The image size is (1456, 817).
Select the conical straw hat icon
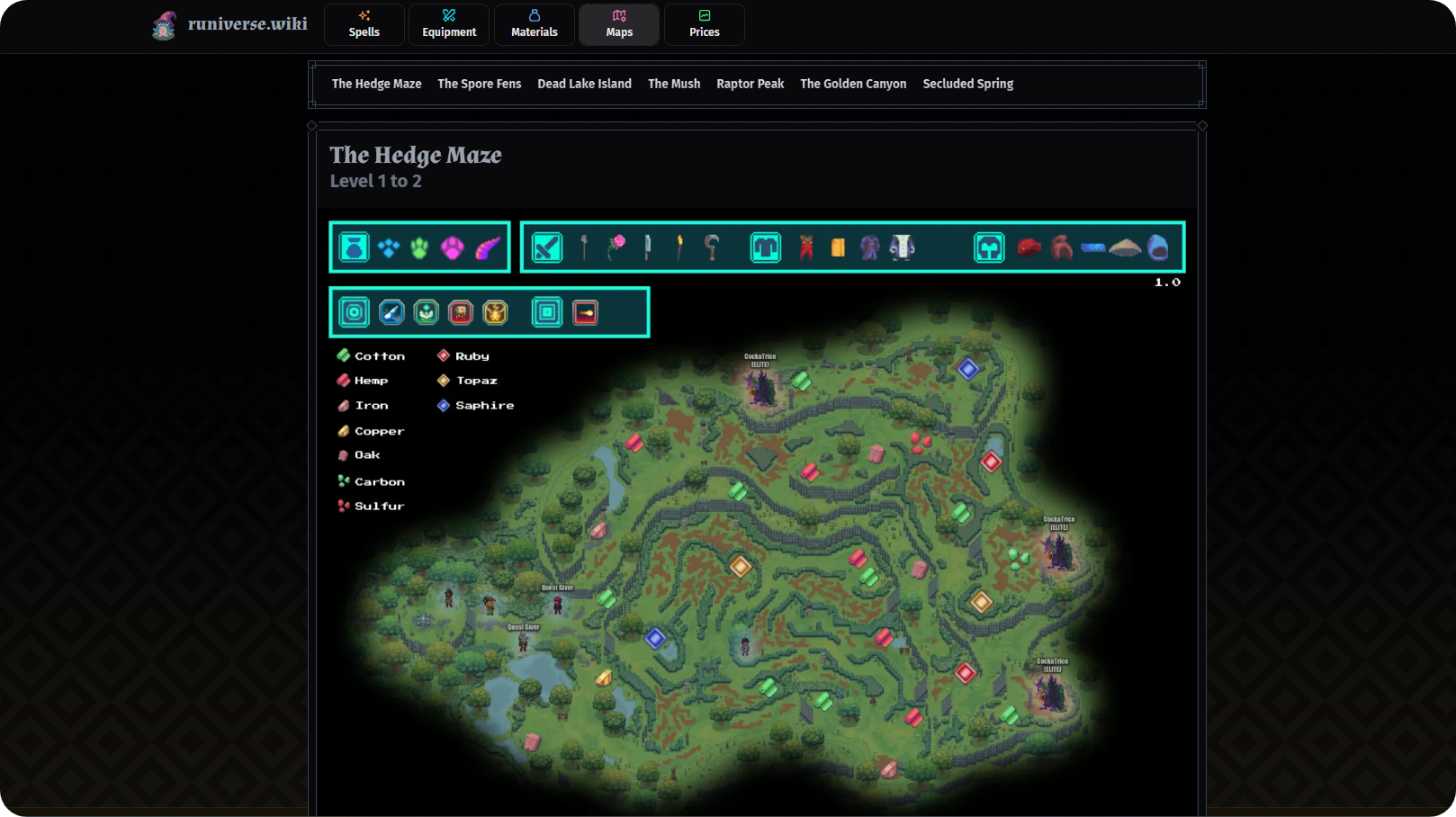1125,247
